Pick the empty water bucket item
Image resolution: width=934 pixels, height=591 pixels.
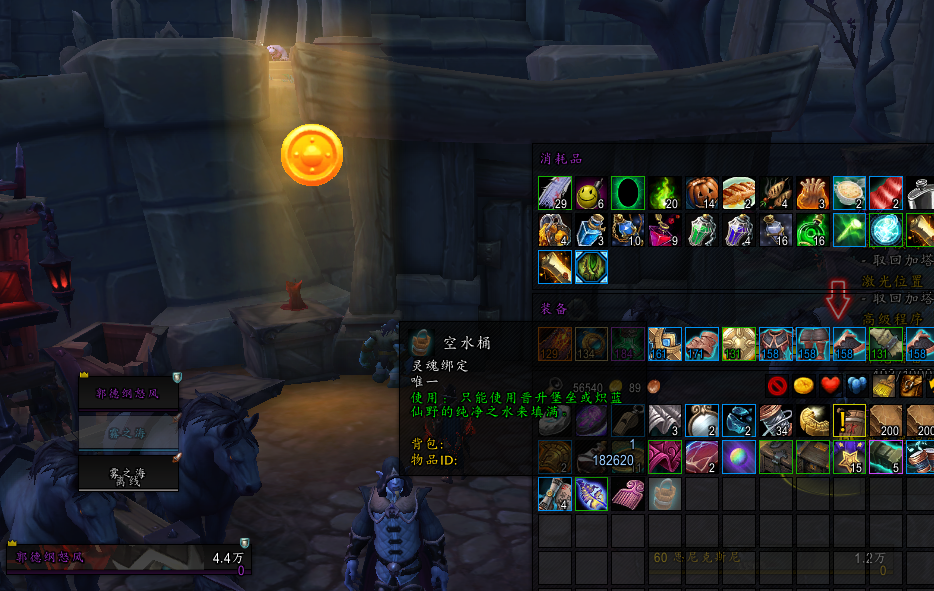coord(665,493)
